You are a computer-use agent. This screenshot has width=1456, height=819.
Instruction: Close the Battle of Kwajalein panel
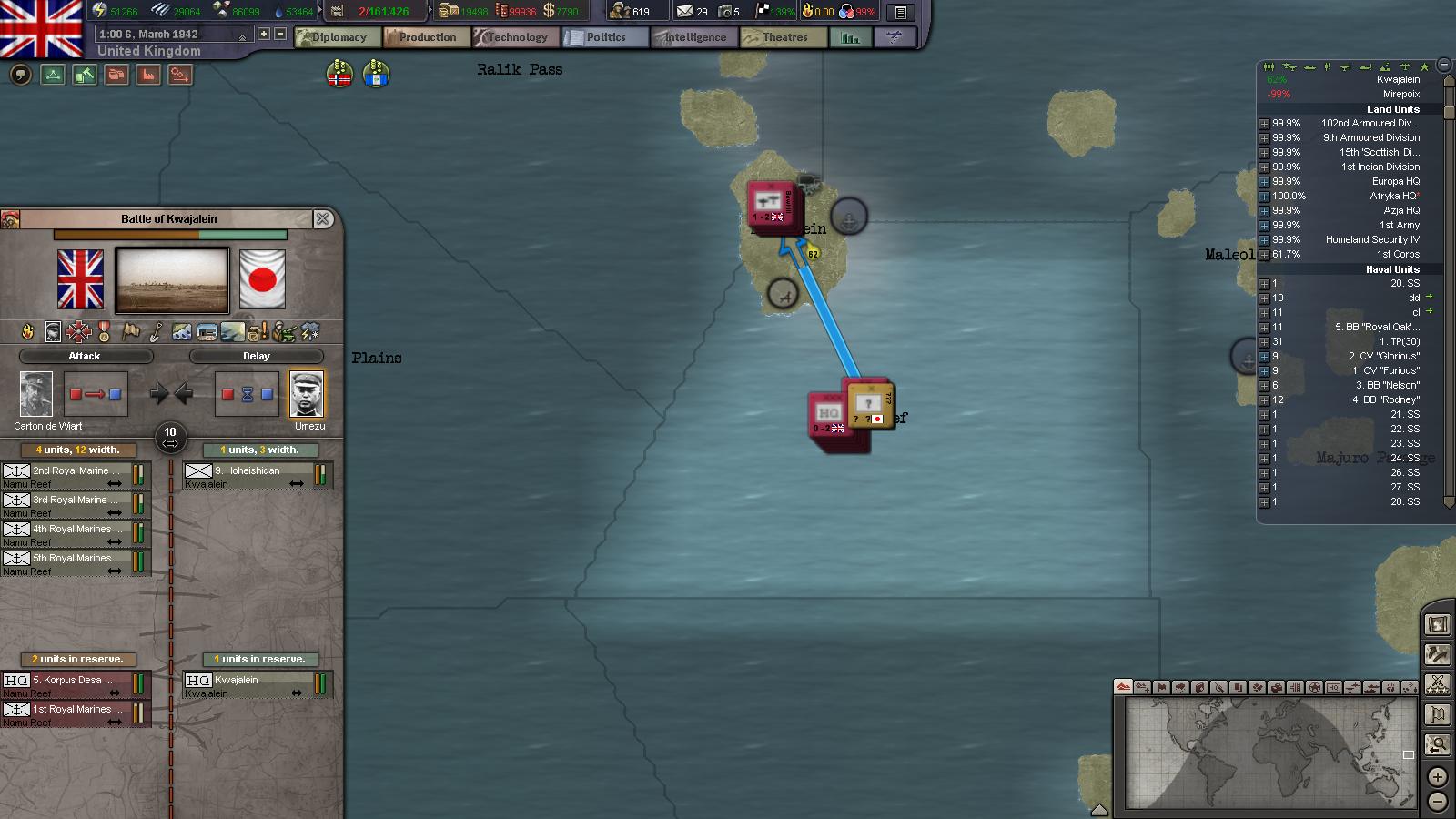pos(322,219)
